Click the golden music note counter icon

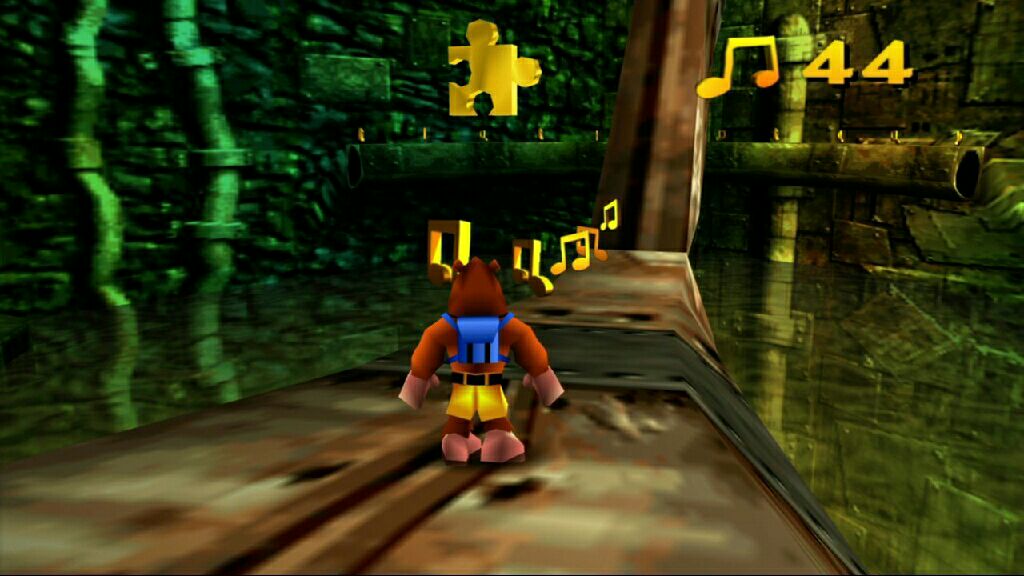[x=738, y=67]
